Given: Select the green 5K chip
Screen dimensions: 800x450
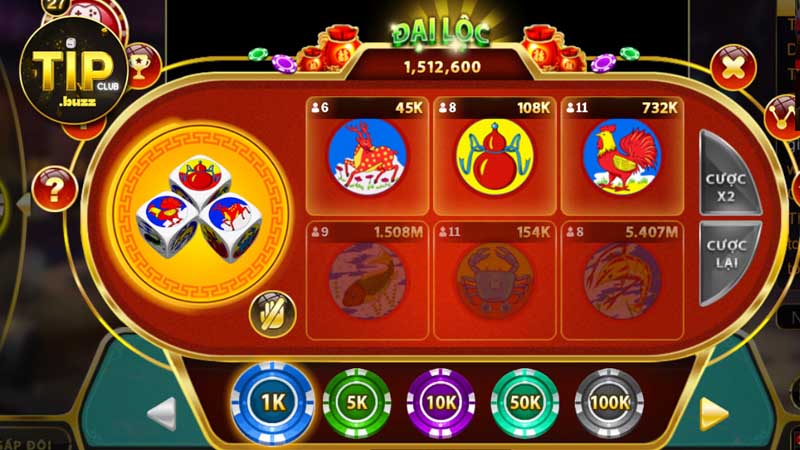Looking at the screenshot, I should (x=357, y=403).
